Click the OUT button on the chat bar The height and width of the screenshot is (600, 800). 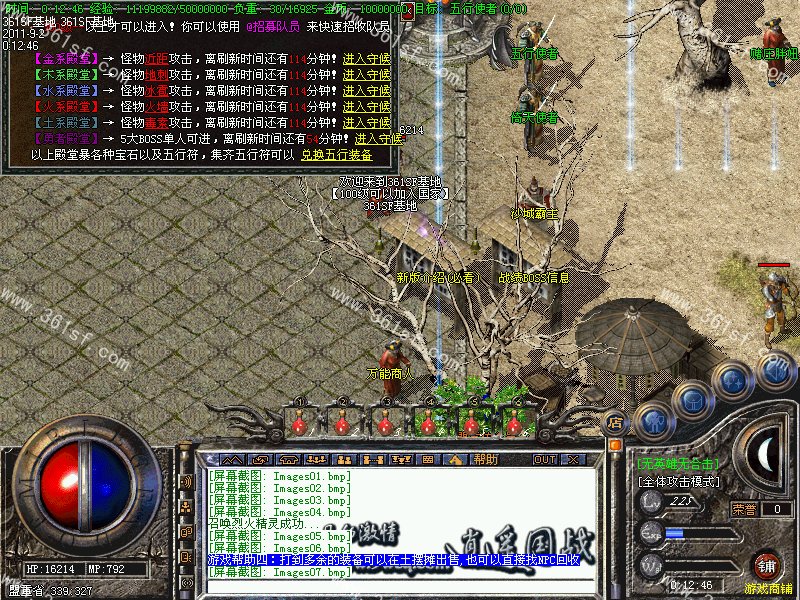click(x=544, y=460)
